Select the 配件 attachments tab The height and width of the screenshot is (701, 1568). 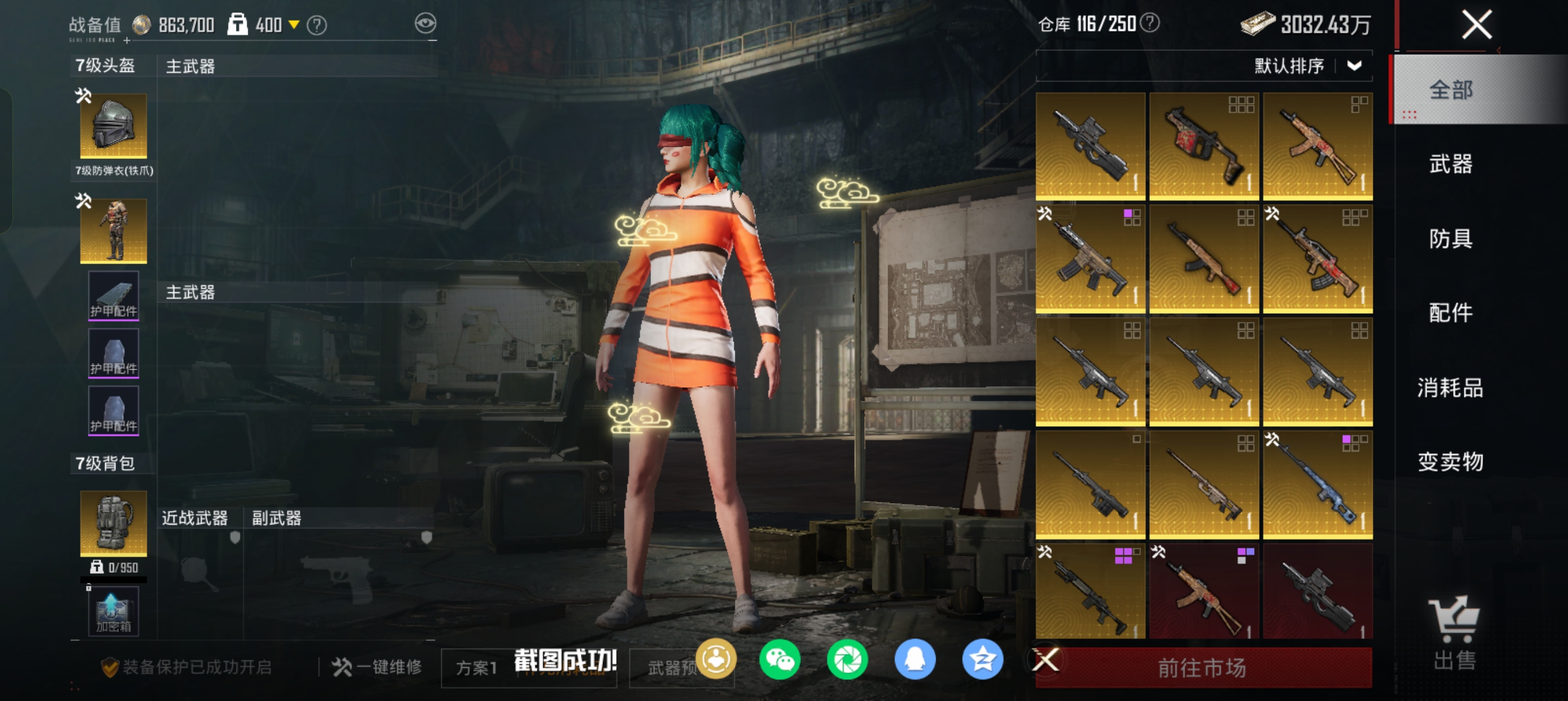(1450, 313)
